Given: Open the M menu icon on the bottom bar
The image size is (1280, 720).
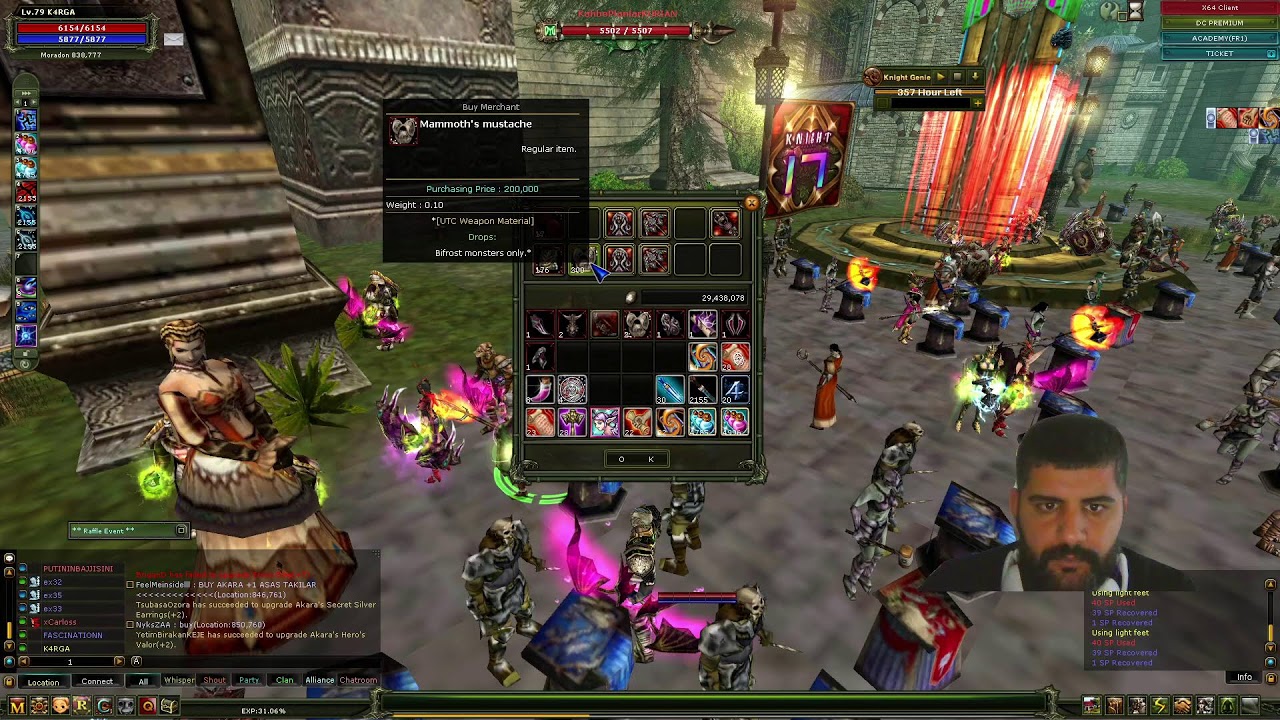Looking at the screenshot, I should tap(17, 706).
